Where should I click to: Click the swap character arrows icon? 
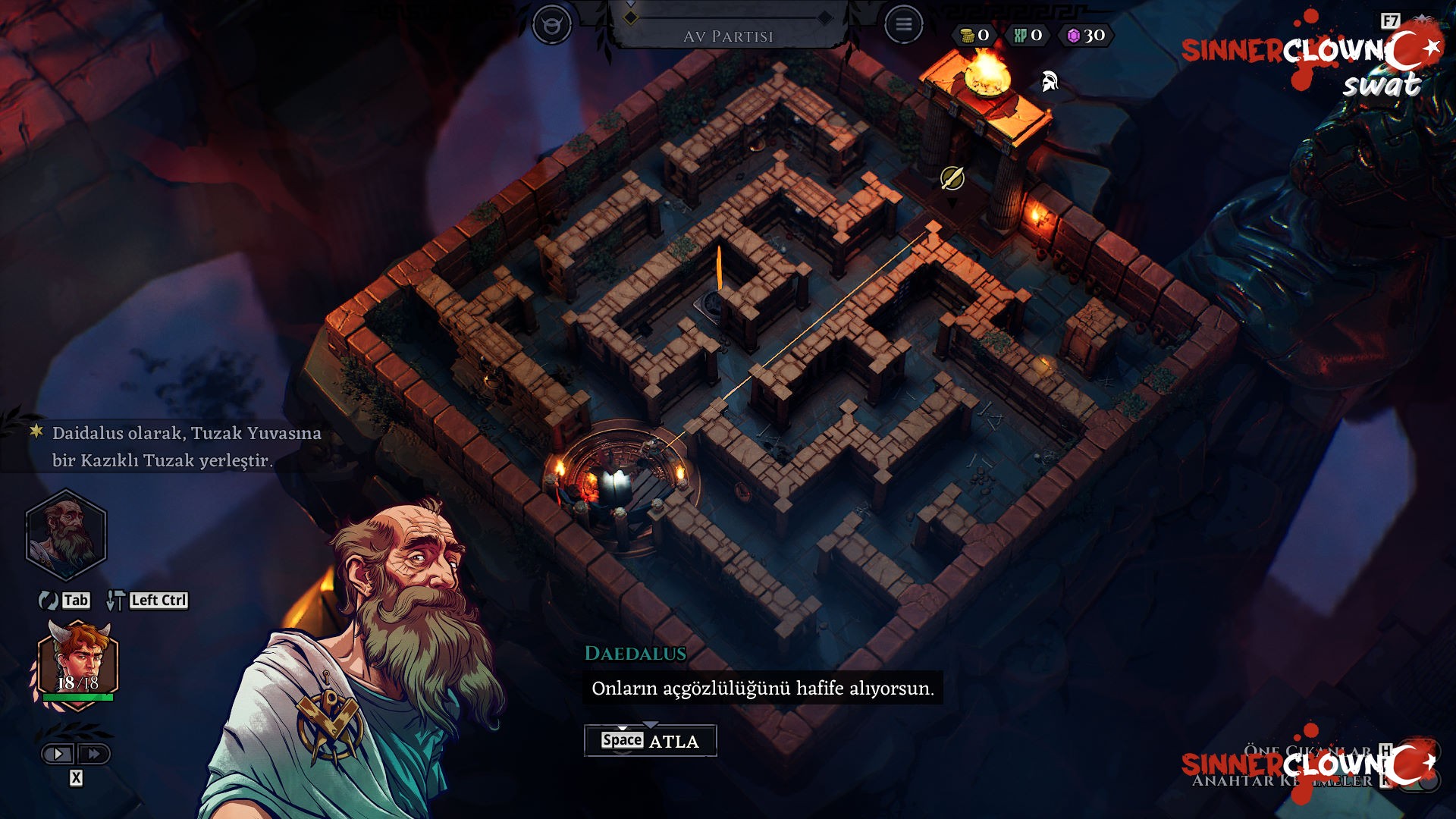(49, 601)
